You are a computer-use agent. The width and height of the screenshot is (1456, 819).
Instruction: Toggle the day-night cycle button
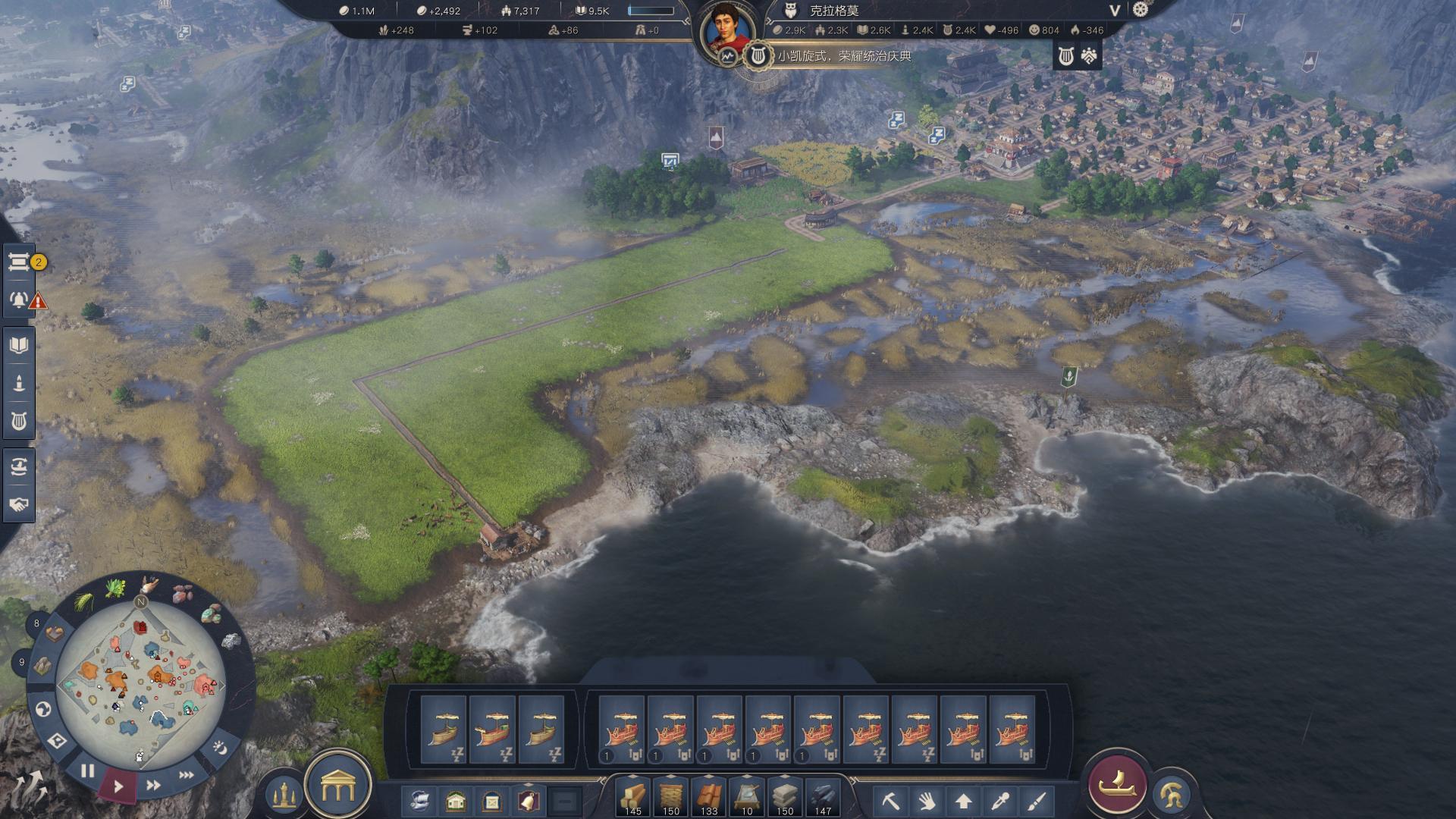pos(219,748)
